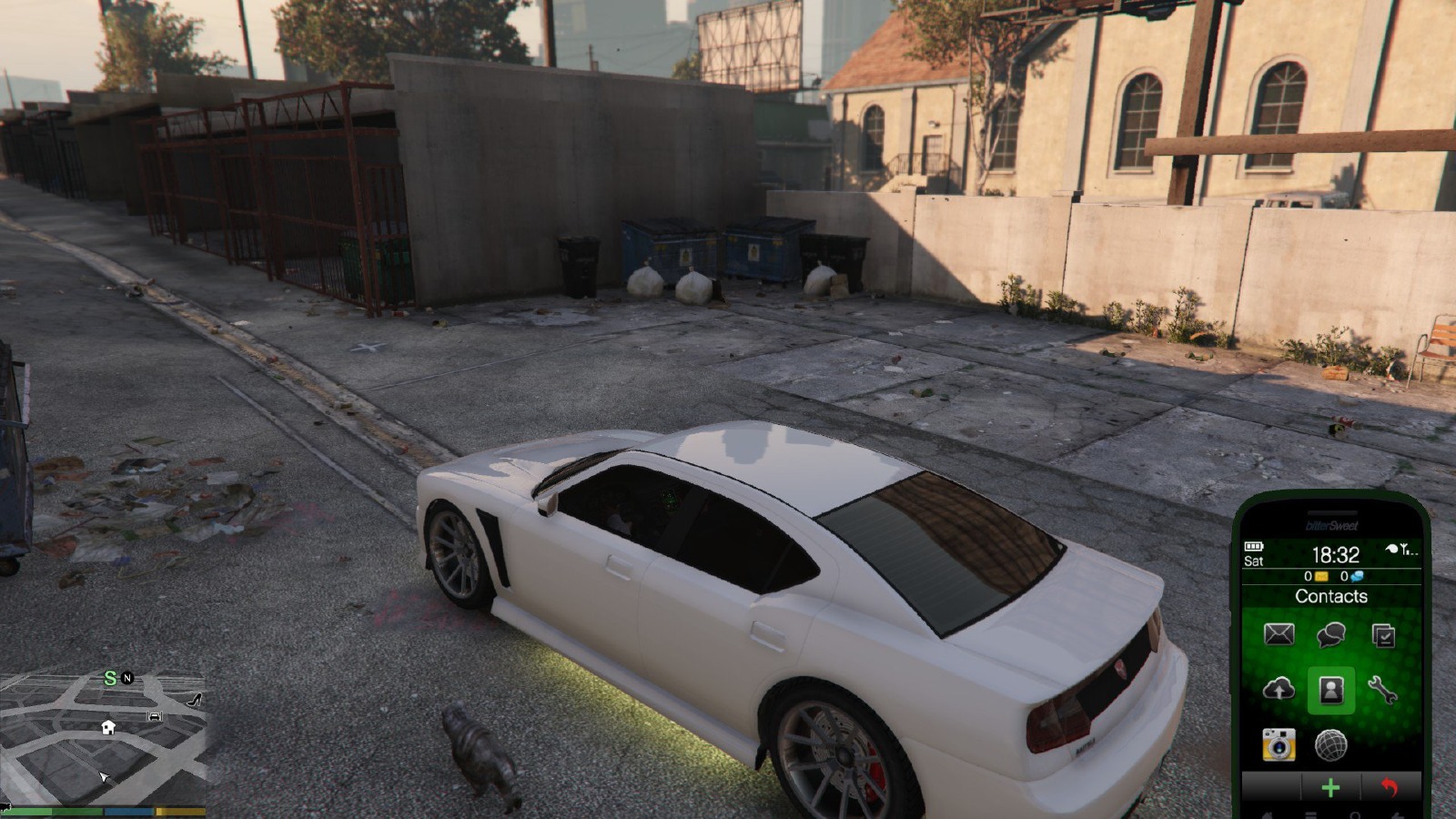This screenshot has width=1456, height=819.
Task: Open the text messages speech-bubble app
Action: pos(1330,634)
